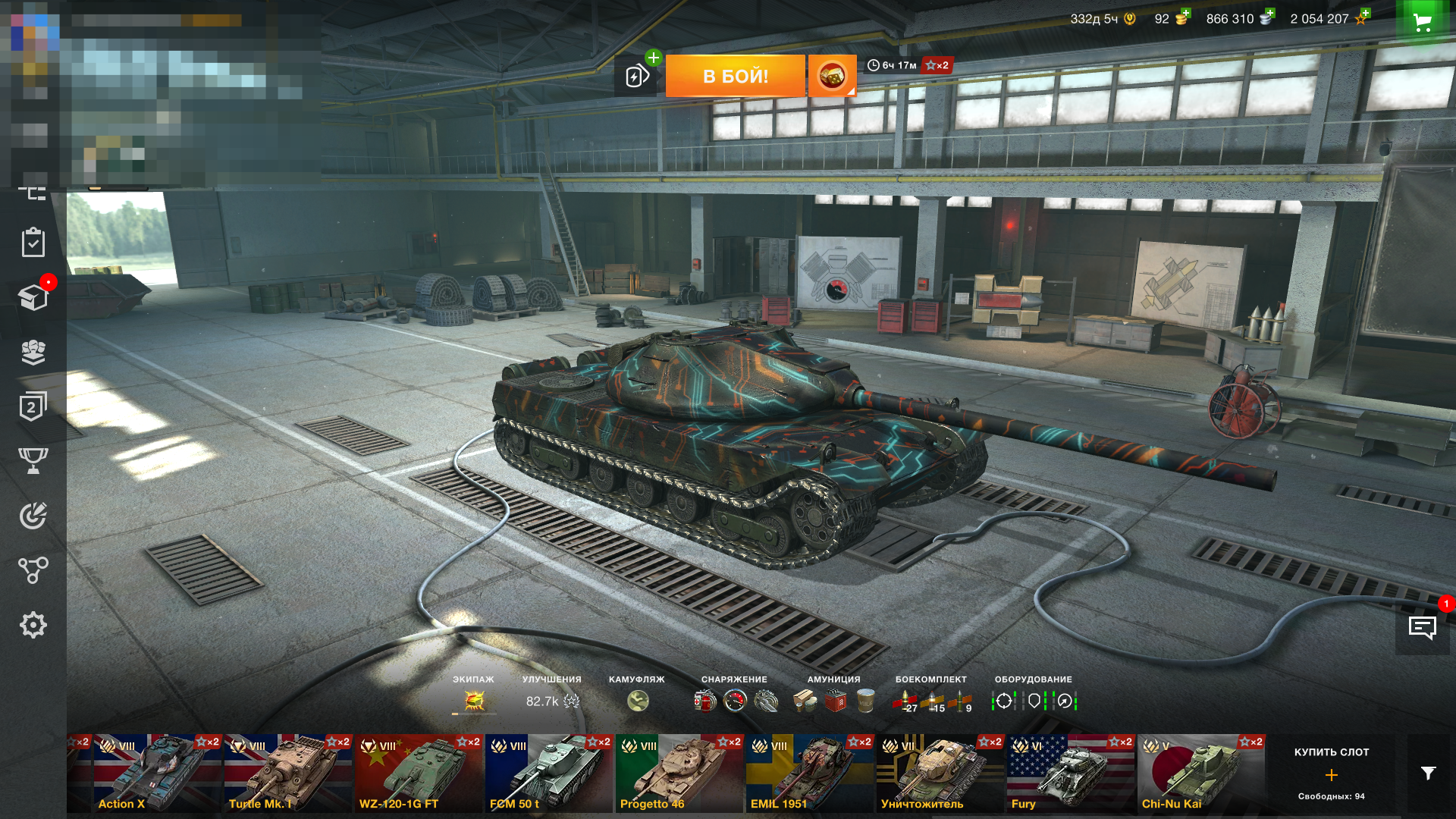Select the Action X tank

[158, 773]
